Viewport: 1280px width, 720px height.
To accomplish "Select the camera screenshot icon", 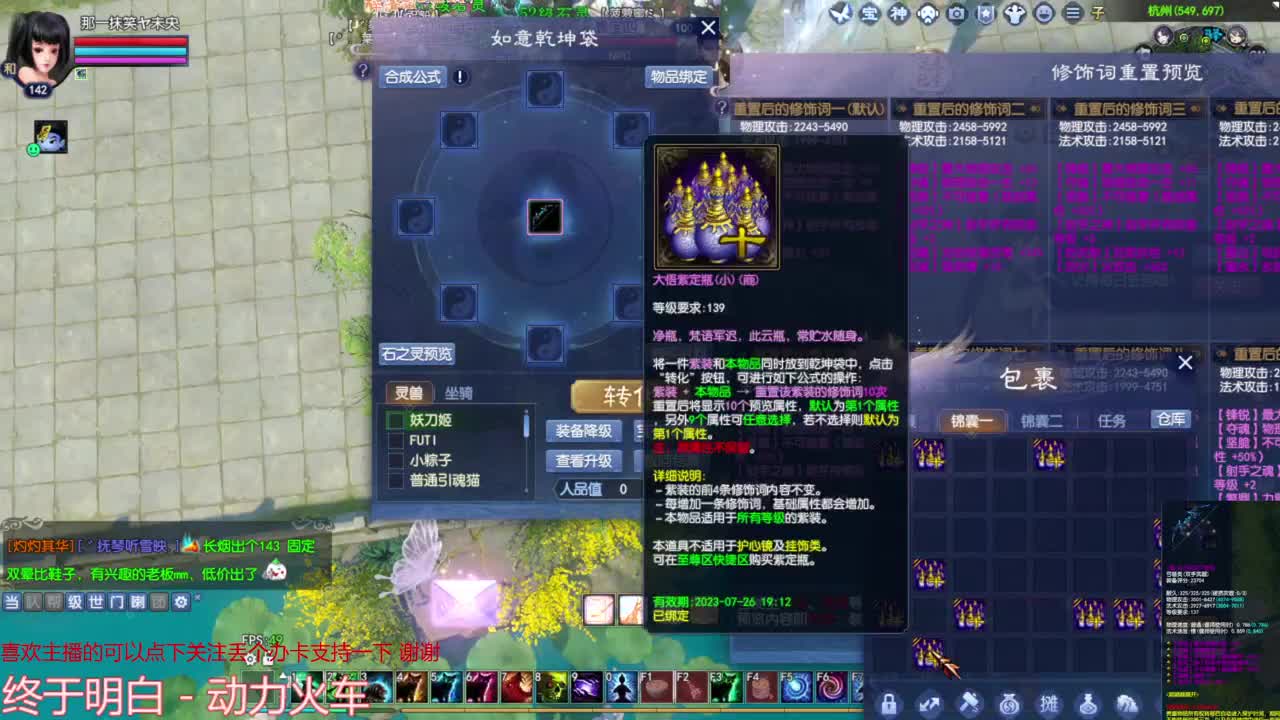I will [x=957, y=13].
